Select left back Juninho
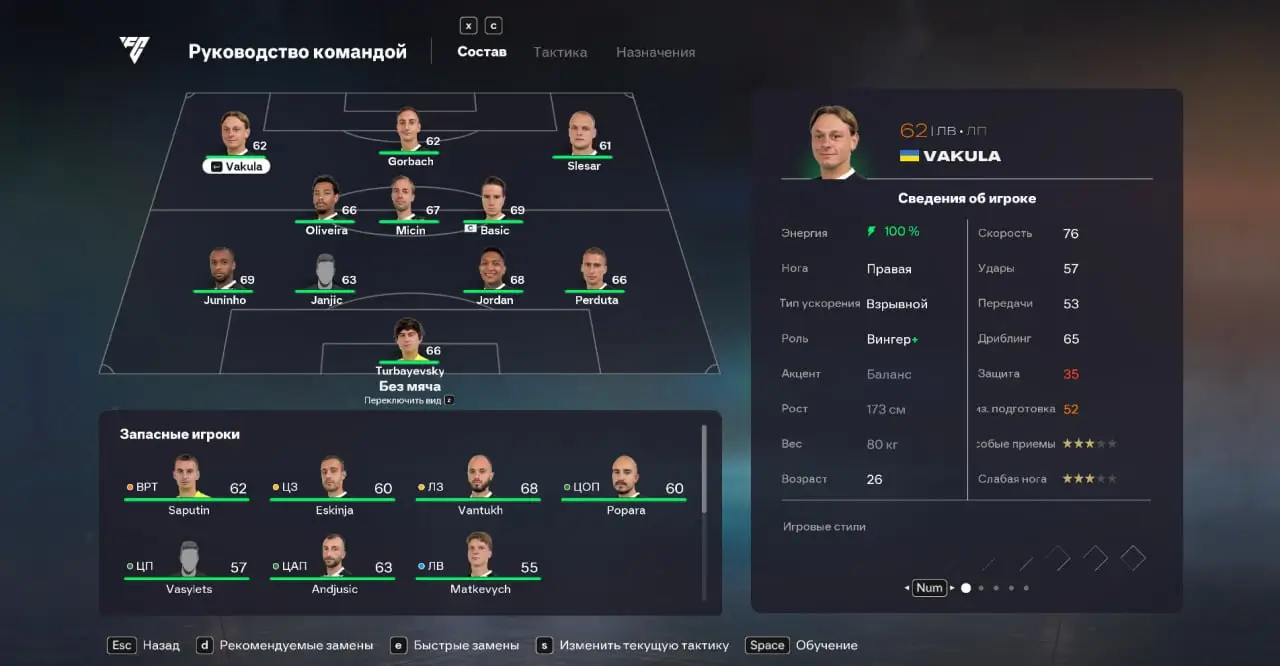Image resolution: width=1280 pixels, height=666 pixels. tap(224, 274)
